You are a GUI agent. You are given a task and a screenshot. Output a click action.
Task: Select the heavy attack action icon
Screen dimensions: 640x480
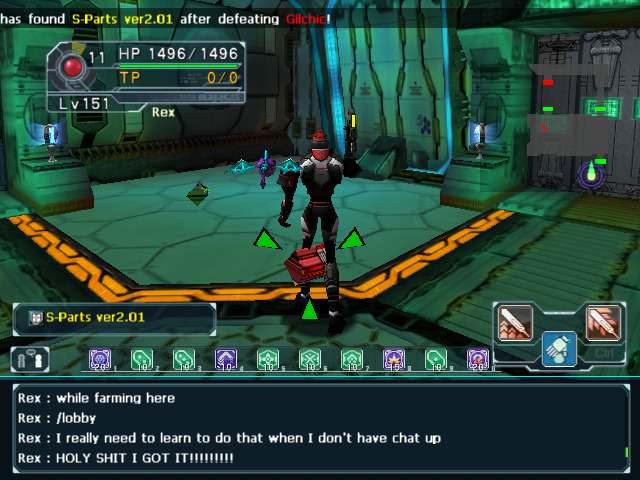click(602, 322)
